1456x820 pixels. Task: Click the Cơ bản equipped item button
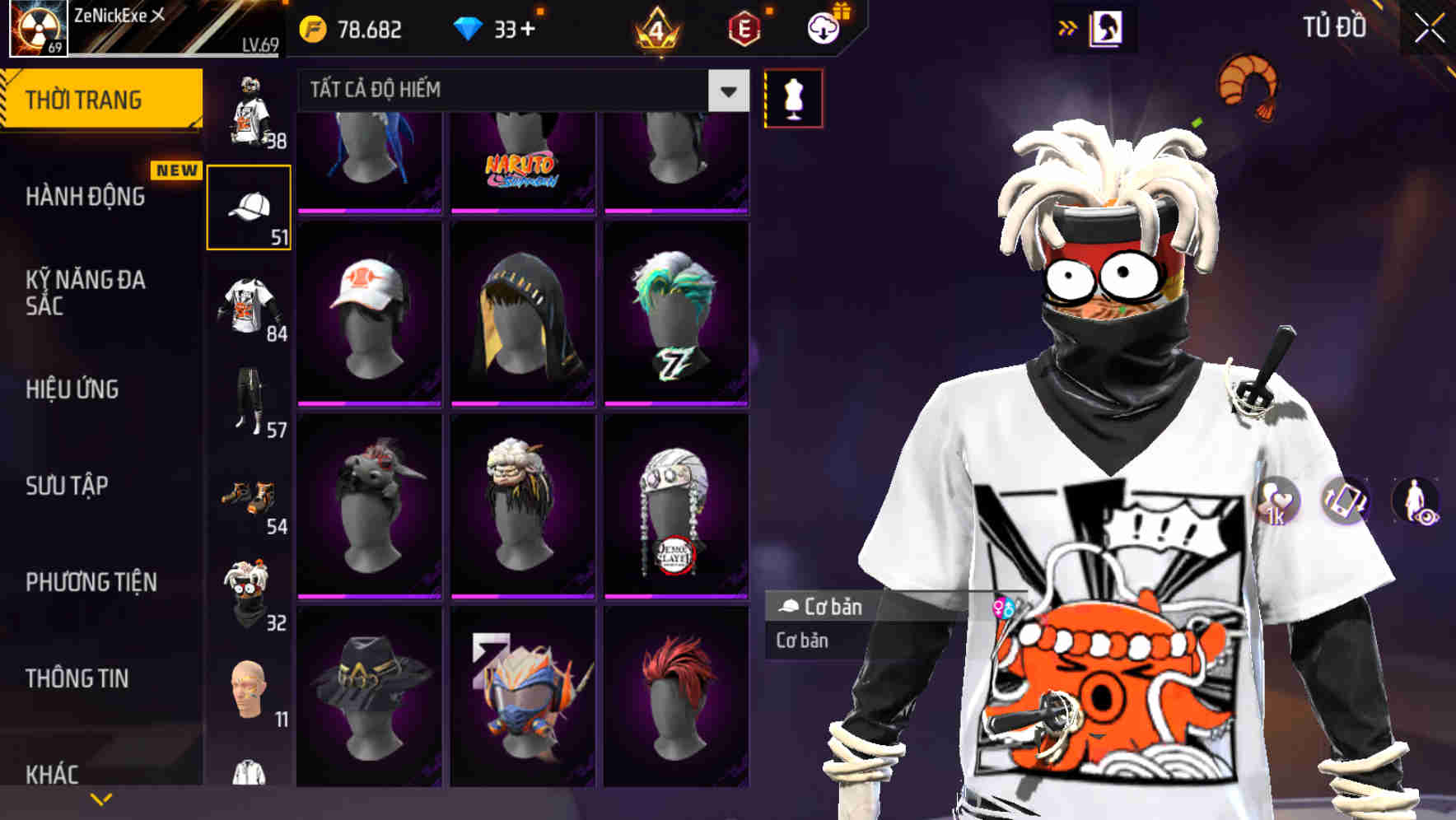point(824,607)
